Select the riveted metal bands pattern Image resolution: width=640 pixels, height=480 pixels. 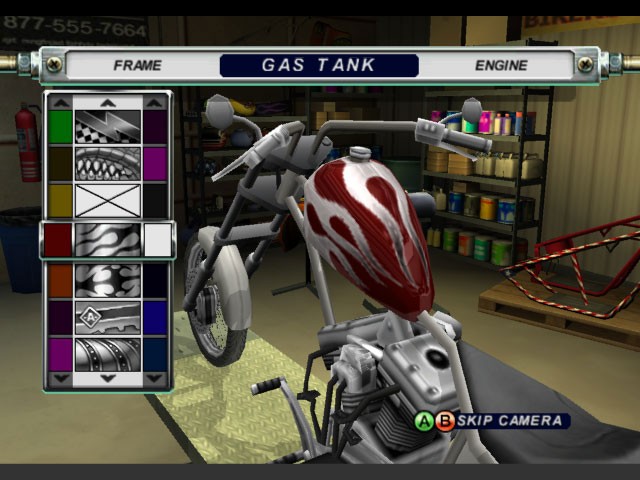[108, 354]
